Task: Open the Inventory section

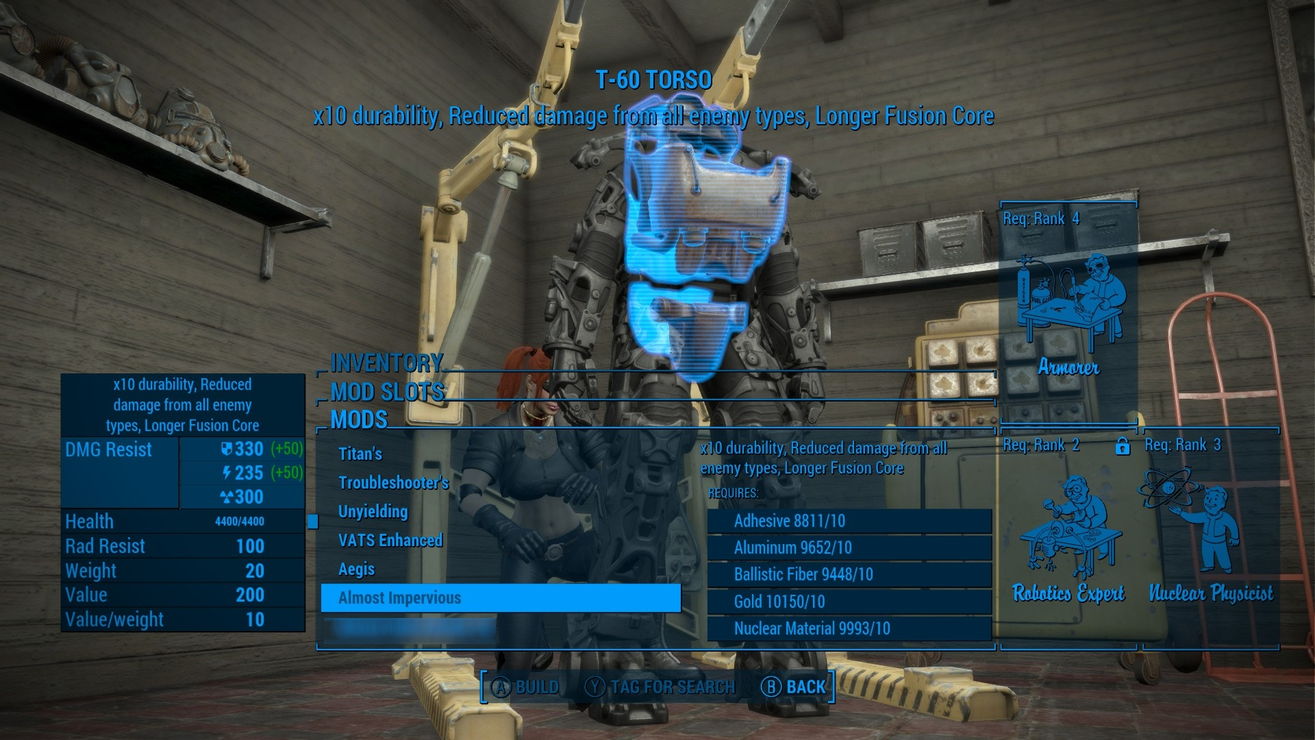Action: (x=387, y=362)
